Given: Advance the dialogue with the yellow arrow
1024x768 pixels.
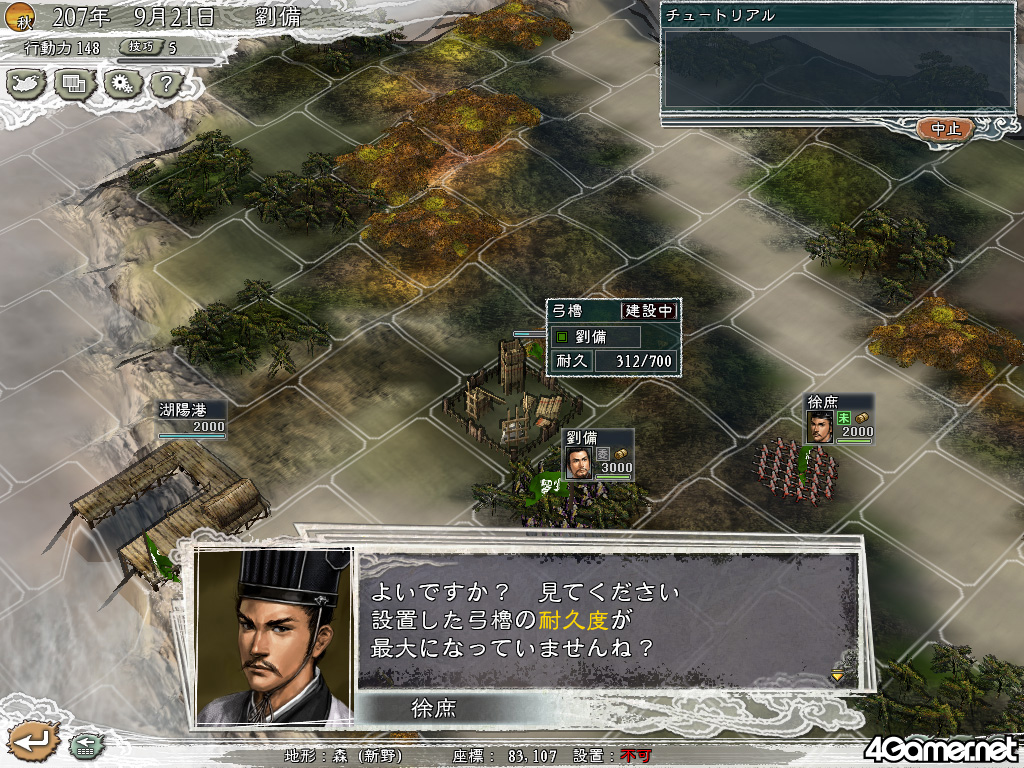Looking at the screenshot, I should (x=837, y=676).
